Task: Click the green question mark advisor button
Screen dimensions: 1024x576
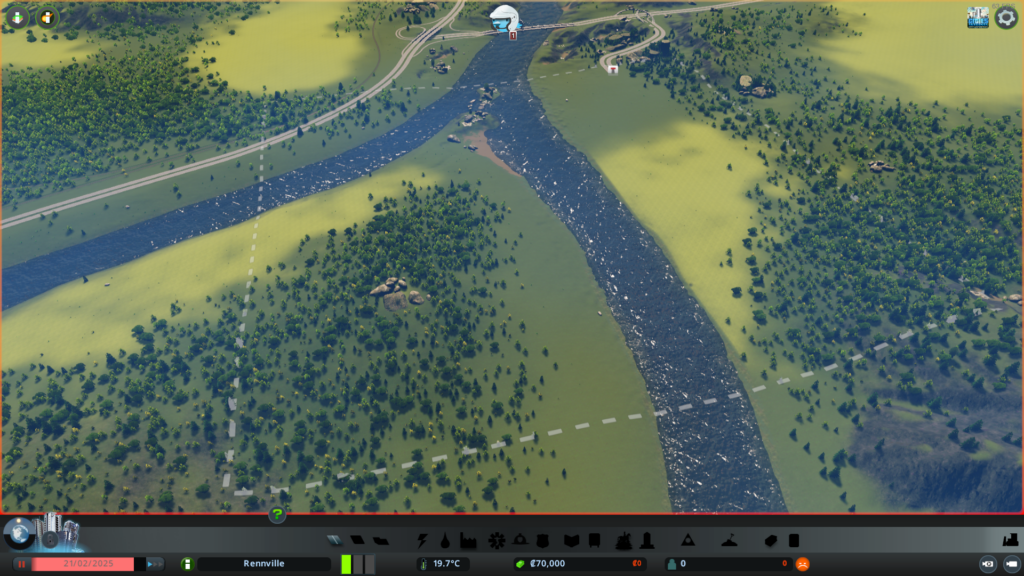Action: [x=277, y=515]
